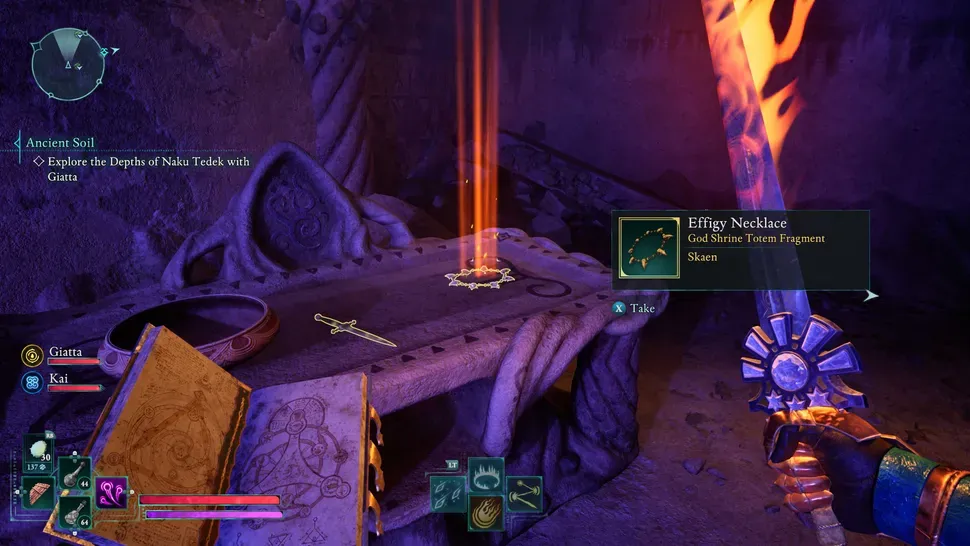970x546 pixels.
Task: Select Kai's companion icon
Action: click(32, 381)
